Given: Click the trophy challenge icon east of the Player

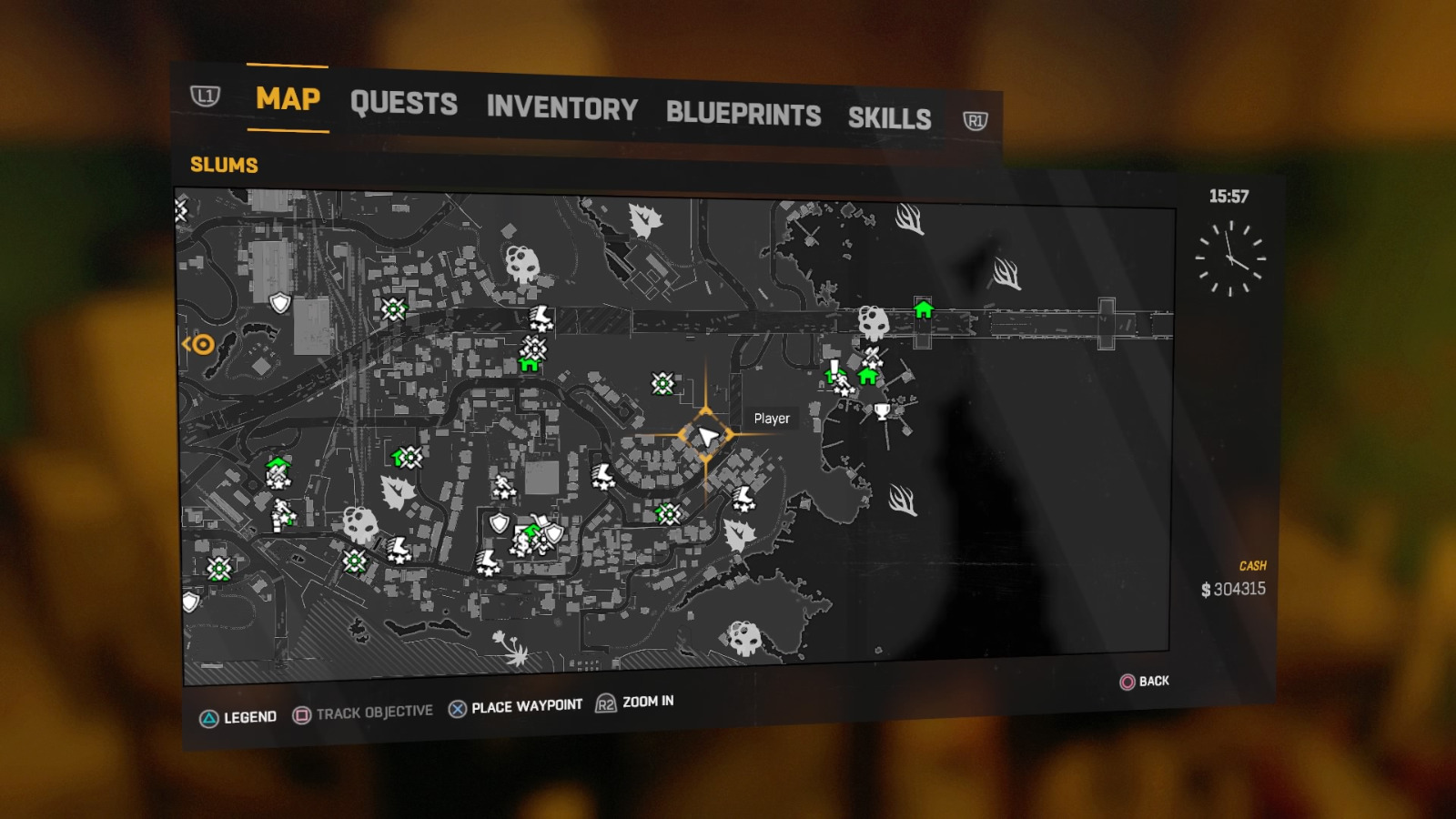Looking at the screenshot, I should click(x=881, y=412).
